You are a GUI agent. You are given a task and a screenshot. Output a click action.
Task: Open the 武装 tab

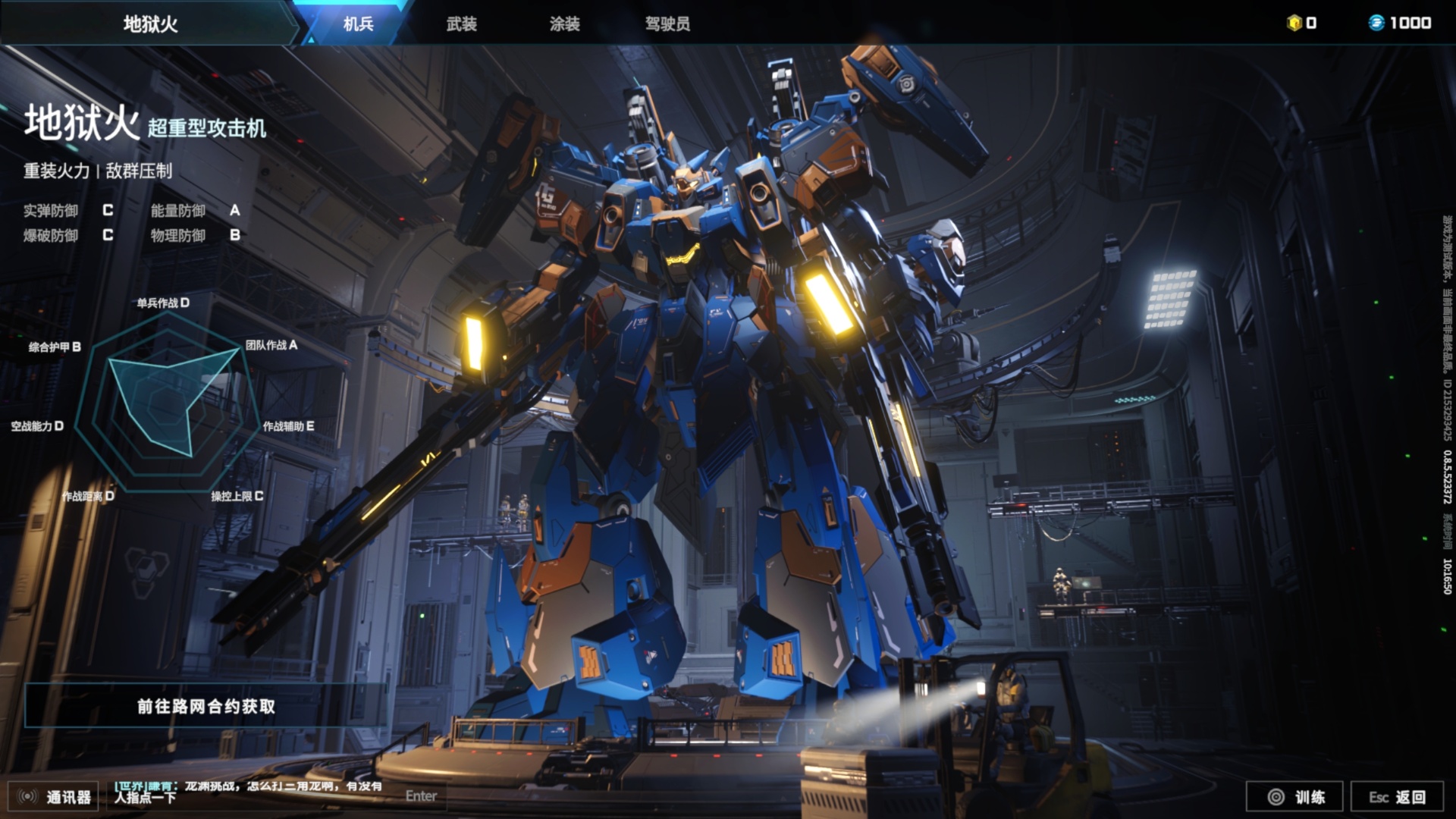(461, 24)
